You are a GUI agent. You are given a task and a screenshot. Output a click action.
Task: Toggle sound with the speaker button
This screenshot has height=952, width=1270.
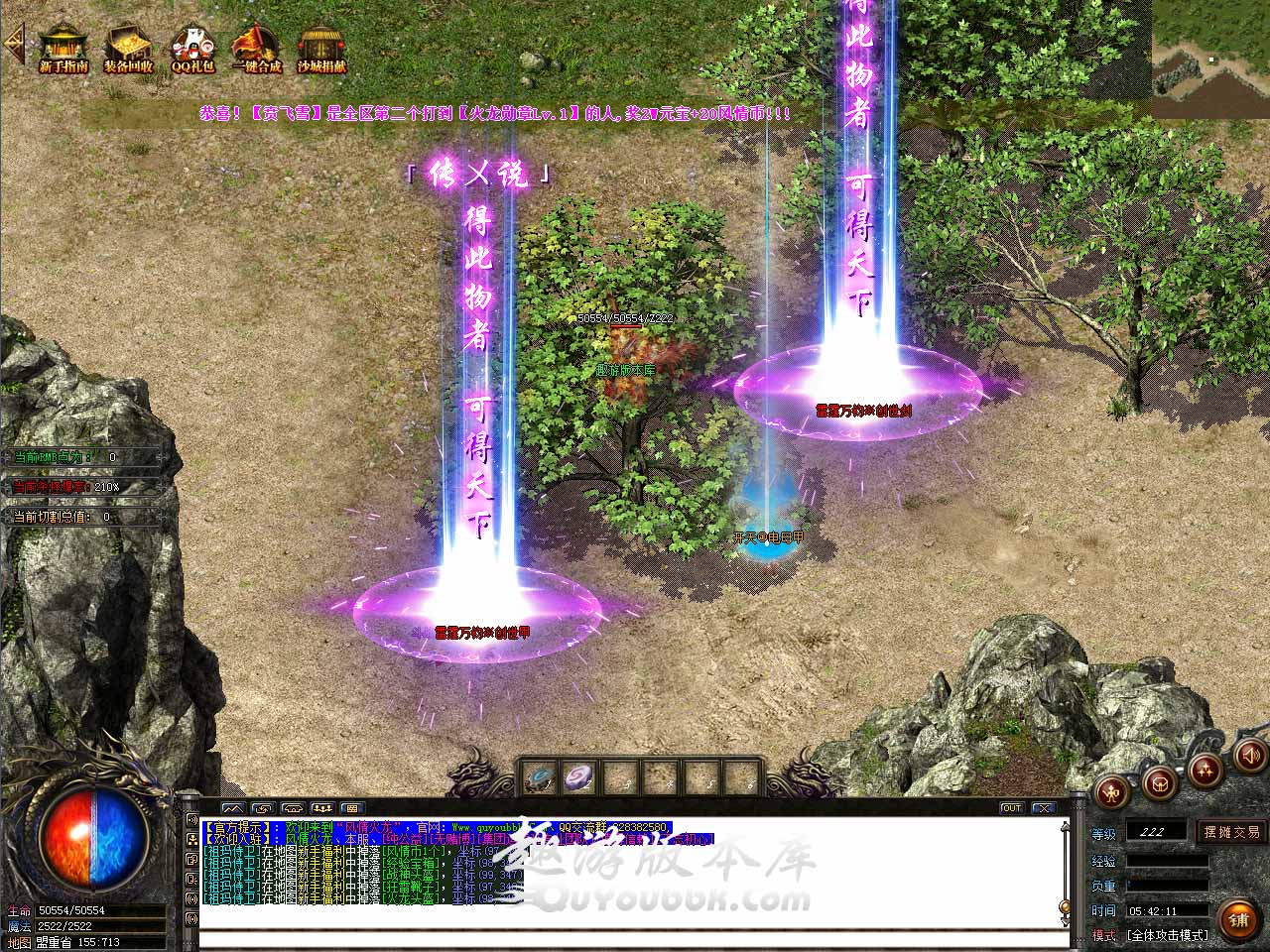point(1249,757)
